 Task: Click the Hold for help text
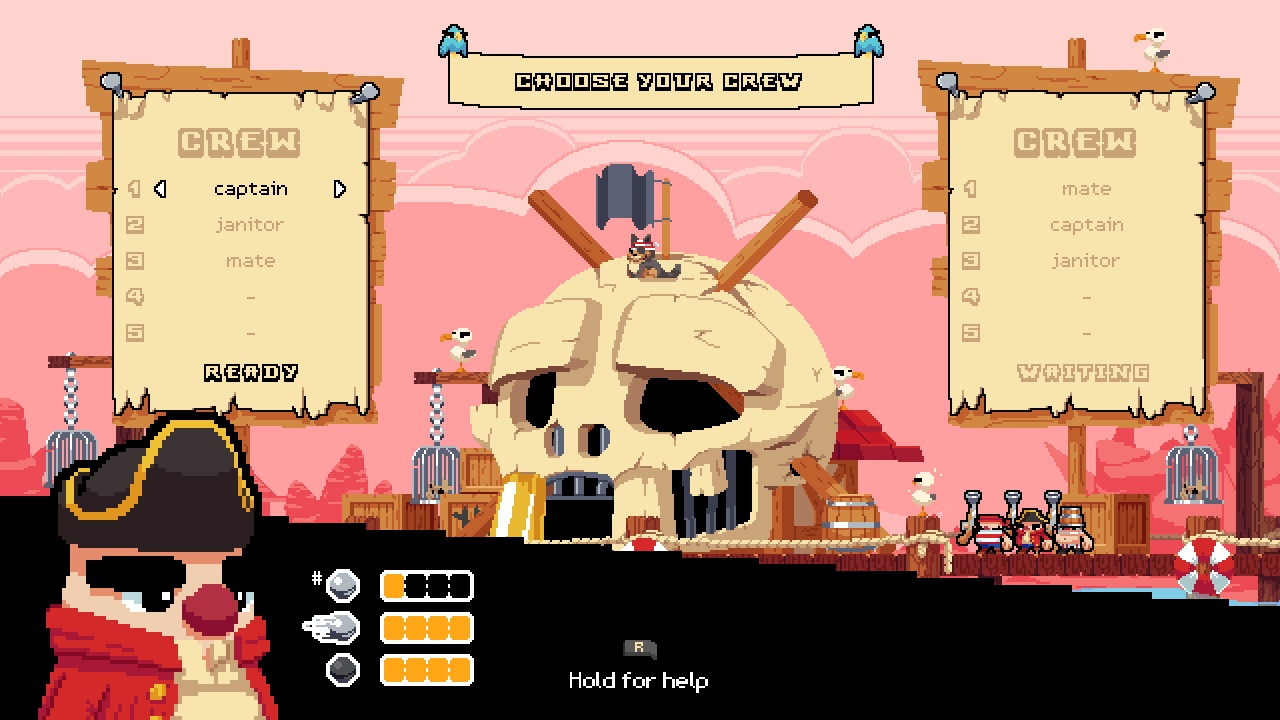click(638, 681)
